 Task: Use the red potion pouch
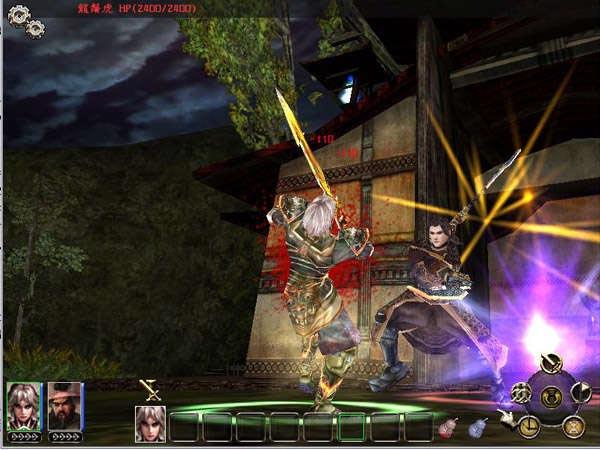449,427
